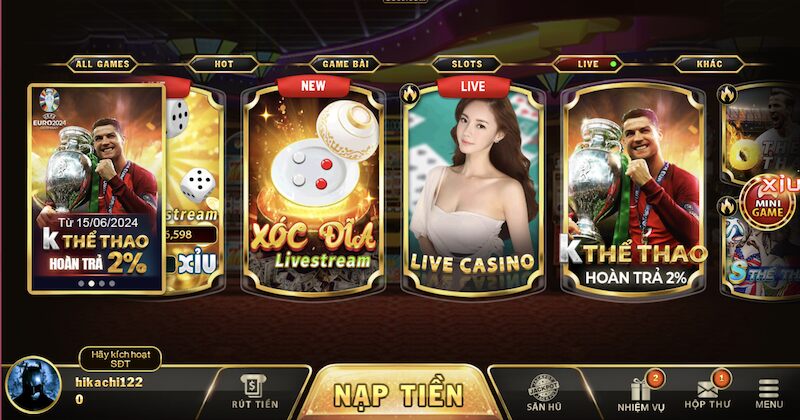Open the RÚT TIỀN withdrawal button

click(253, 391)
